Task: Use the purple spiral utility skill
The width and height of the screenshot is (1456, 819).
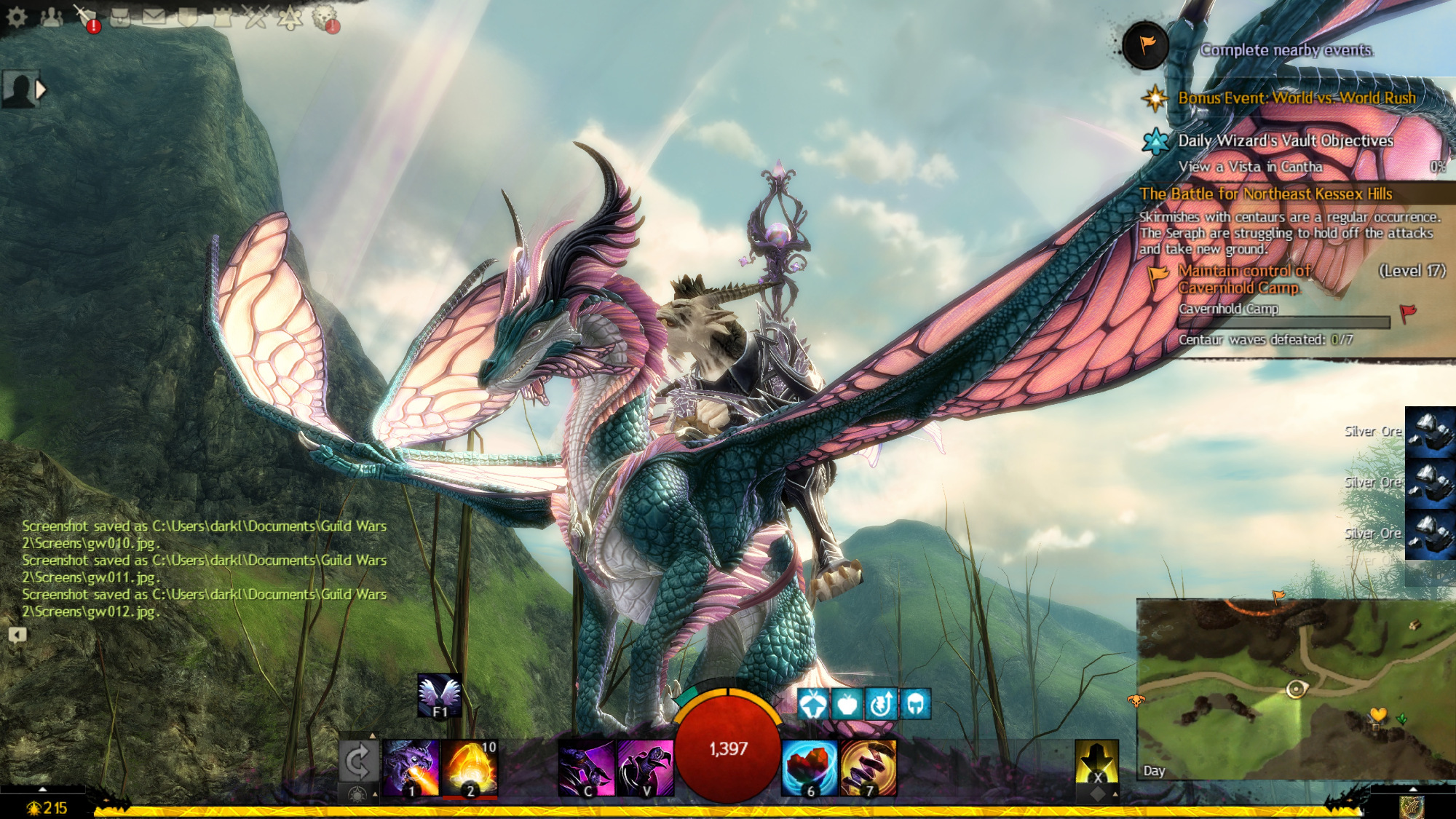Action: (868, 767)
